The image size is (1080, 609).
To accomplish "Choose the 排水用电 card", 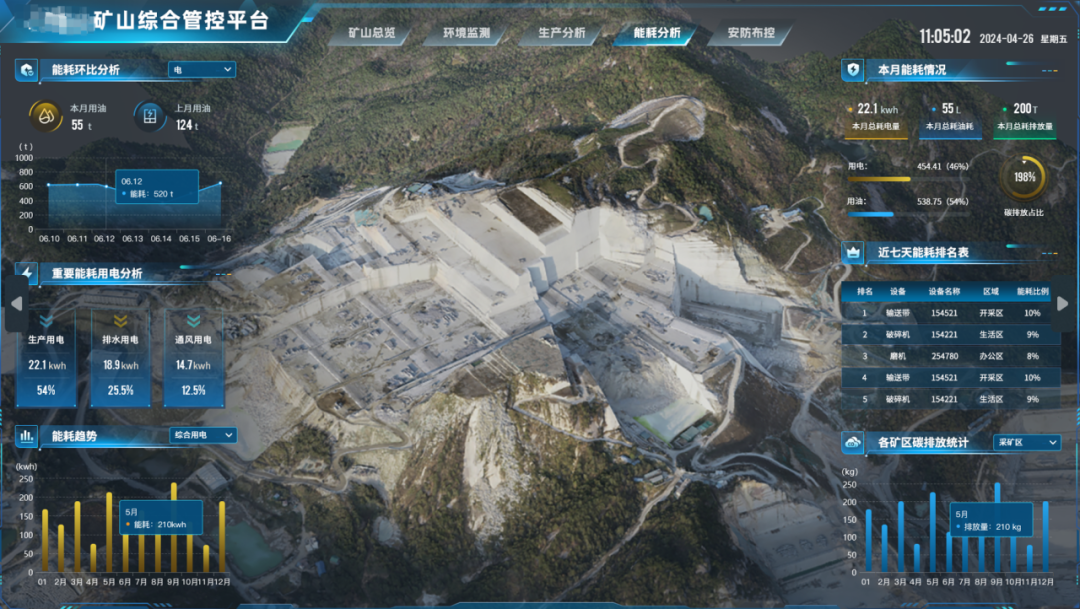I will coord(120,358).
